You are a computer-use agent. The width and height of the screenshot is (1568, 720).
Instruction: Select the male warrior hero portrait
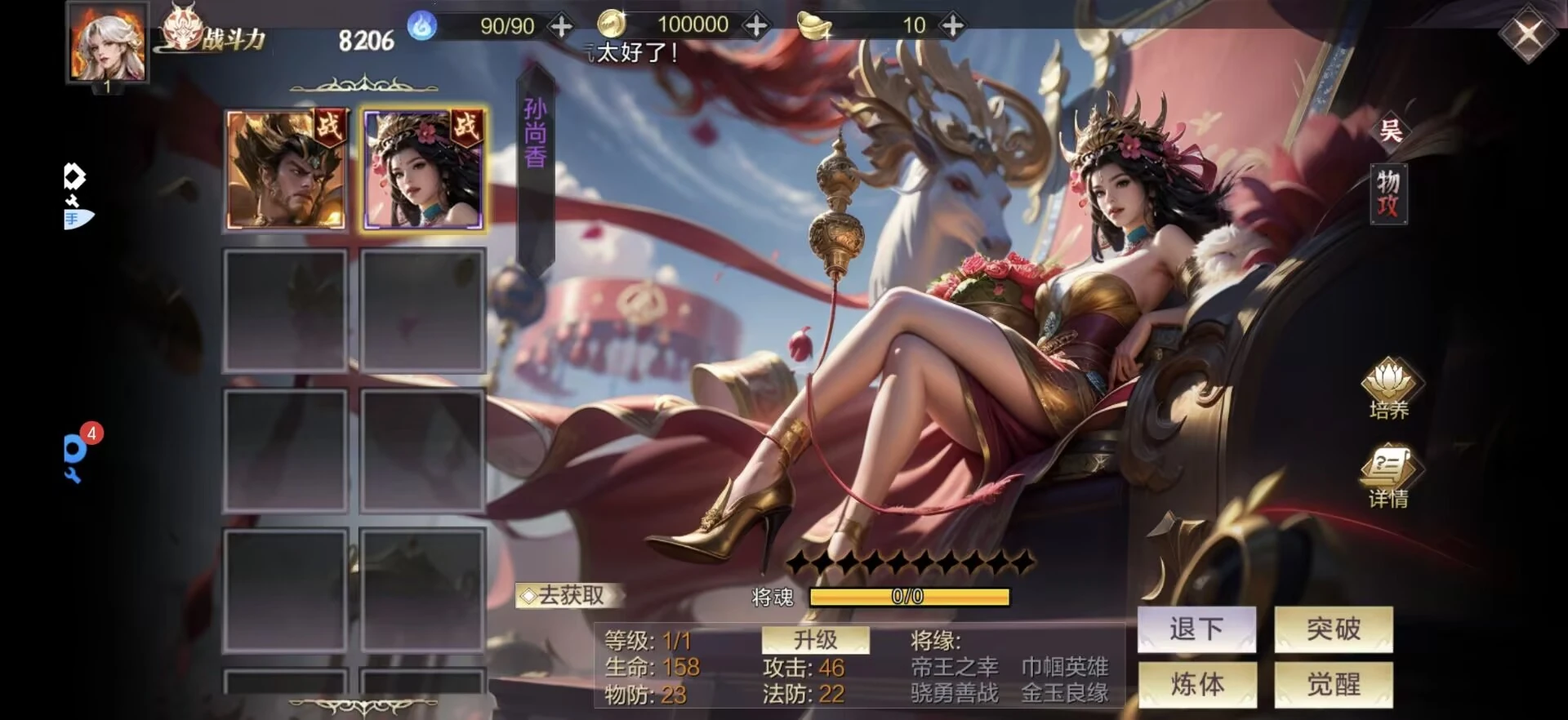point(286,170)
